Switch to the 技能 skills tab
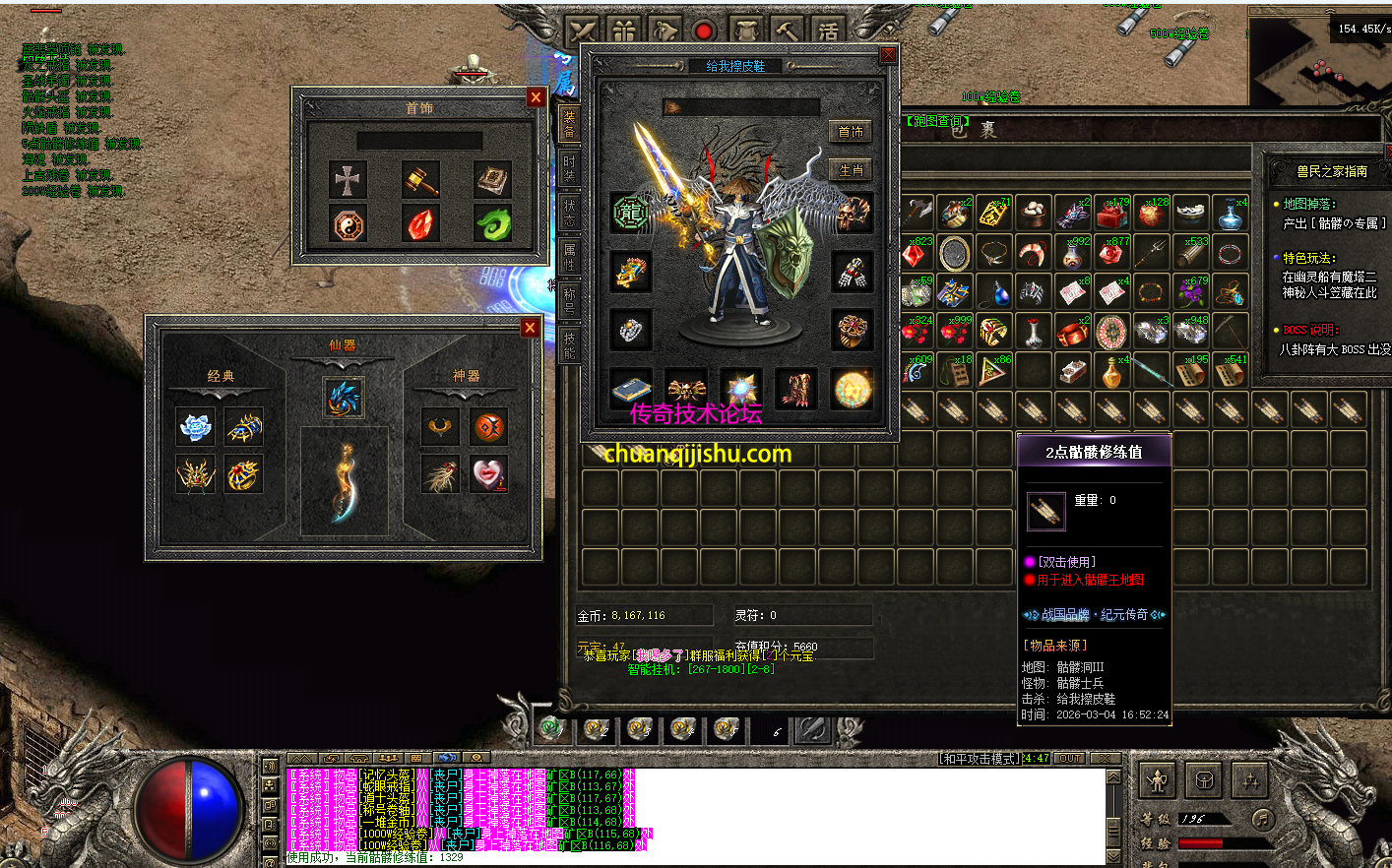This screenshot has height=868, width=1392. pyautogui.click(x=569, y=342)
